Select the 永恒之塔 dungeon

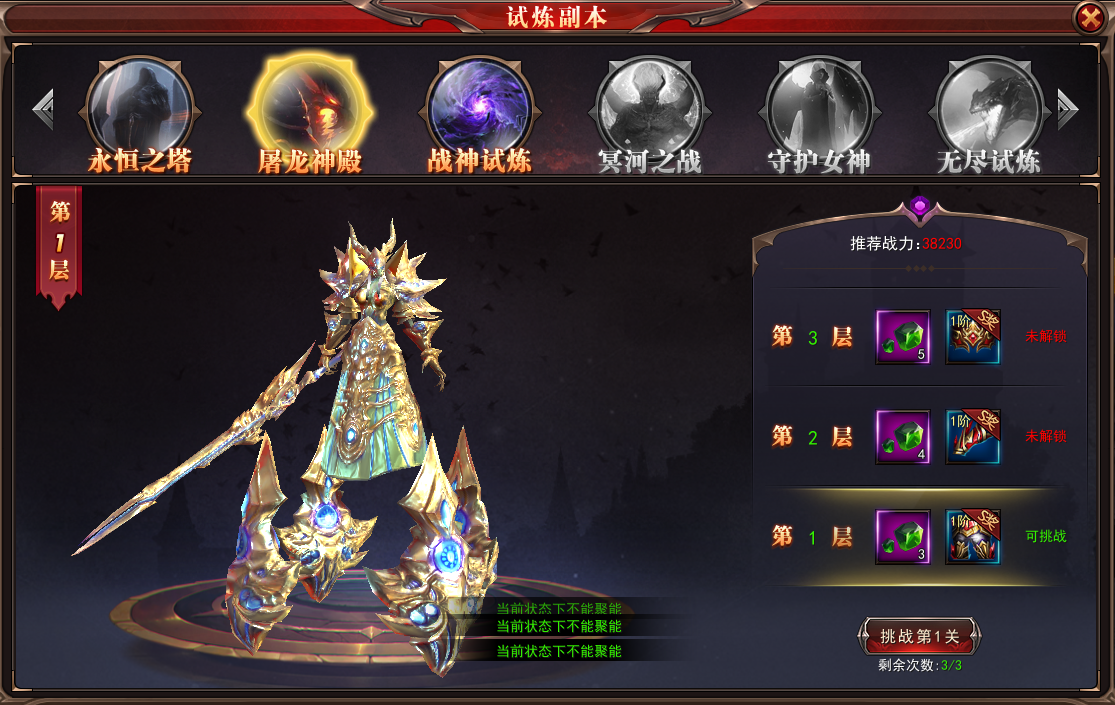pyautogui.click(x=140, y=109)
